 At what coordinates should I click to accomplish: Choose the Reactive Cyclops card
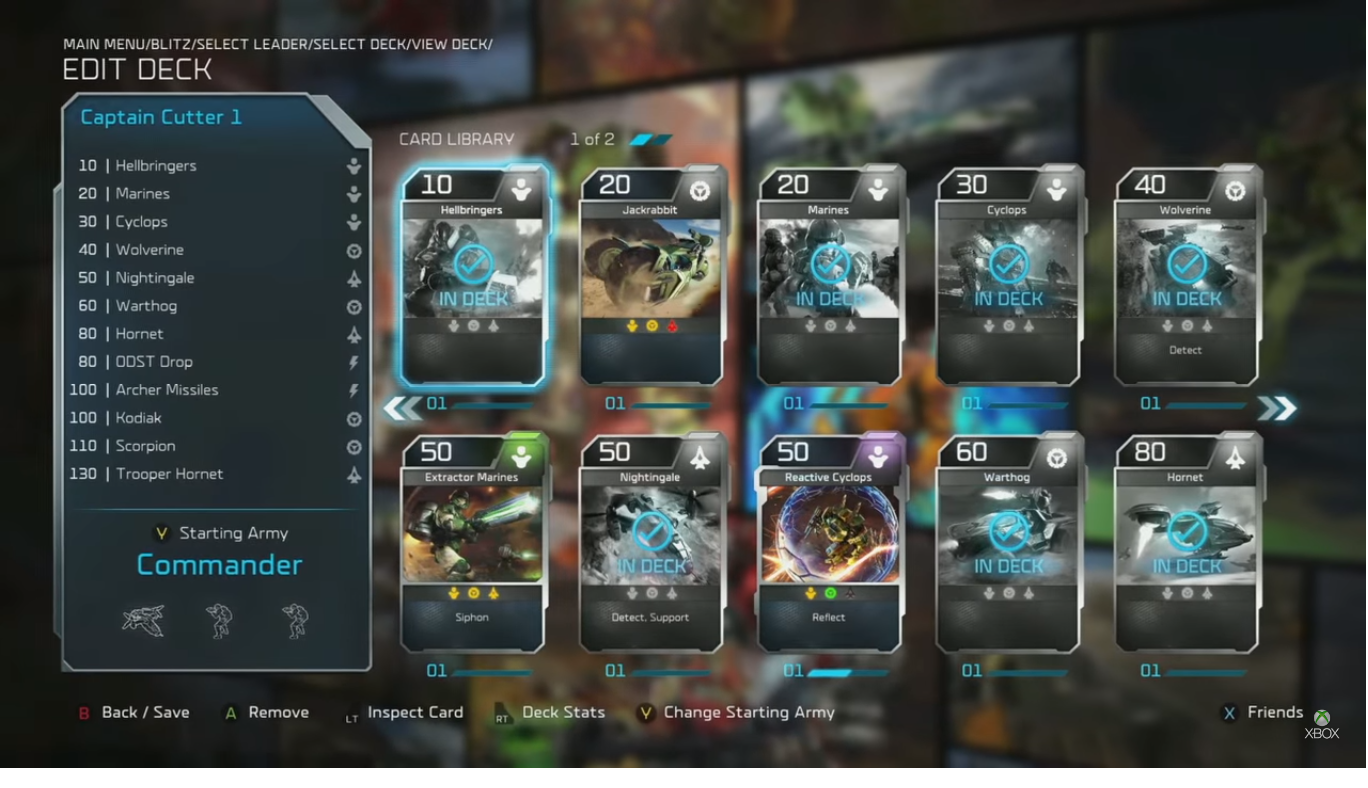829,543
